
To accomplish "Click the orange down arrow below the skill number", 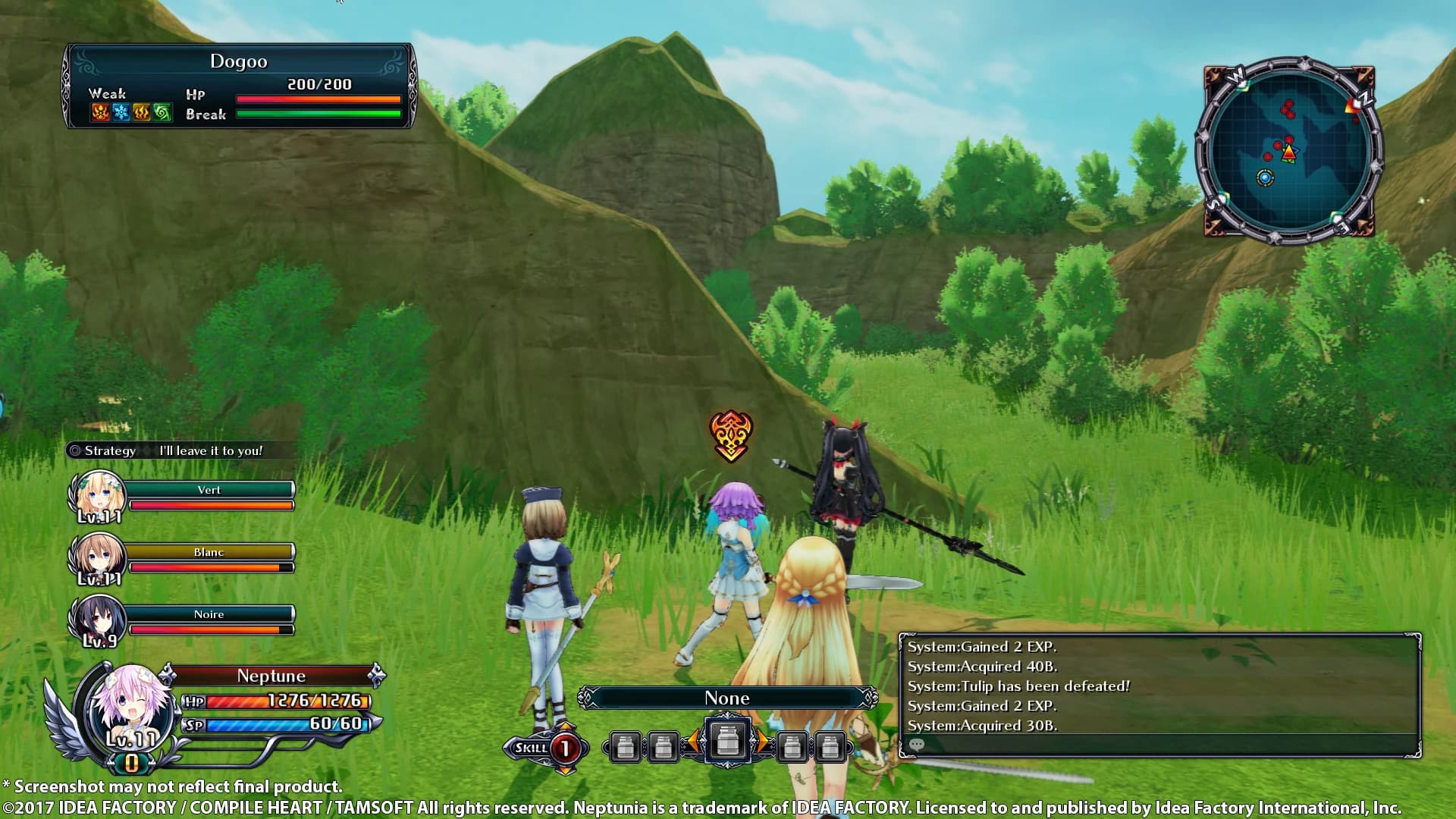I will 564,772.
